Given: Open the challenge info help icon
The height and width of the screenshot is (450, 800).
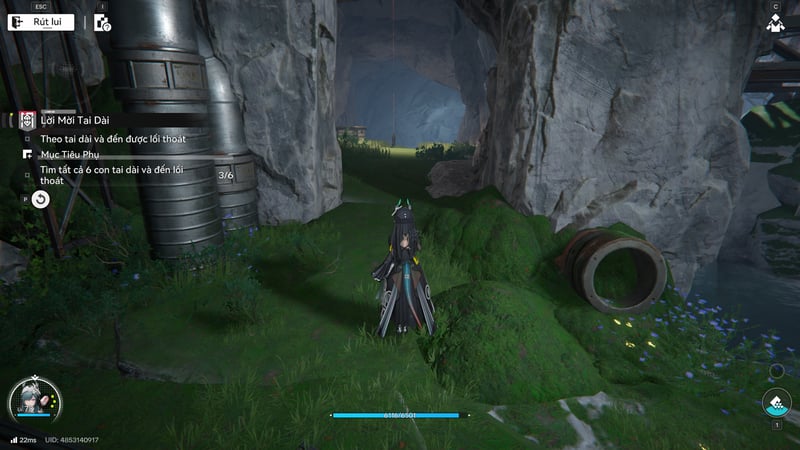Looking at the screenshot, I should [x=102, y=23].
